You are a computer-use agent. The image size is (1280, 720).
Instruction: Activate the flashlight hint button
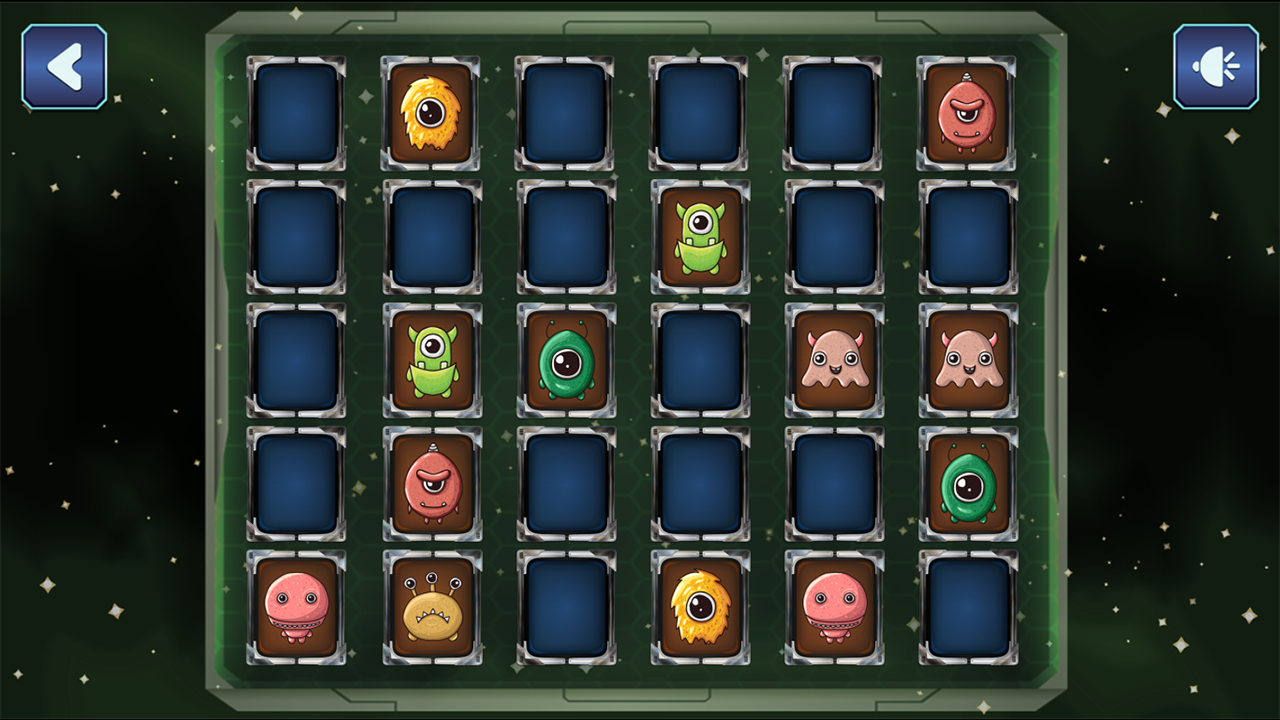click(1215, 66)
